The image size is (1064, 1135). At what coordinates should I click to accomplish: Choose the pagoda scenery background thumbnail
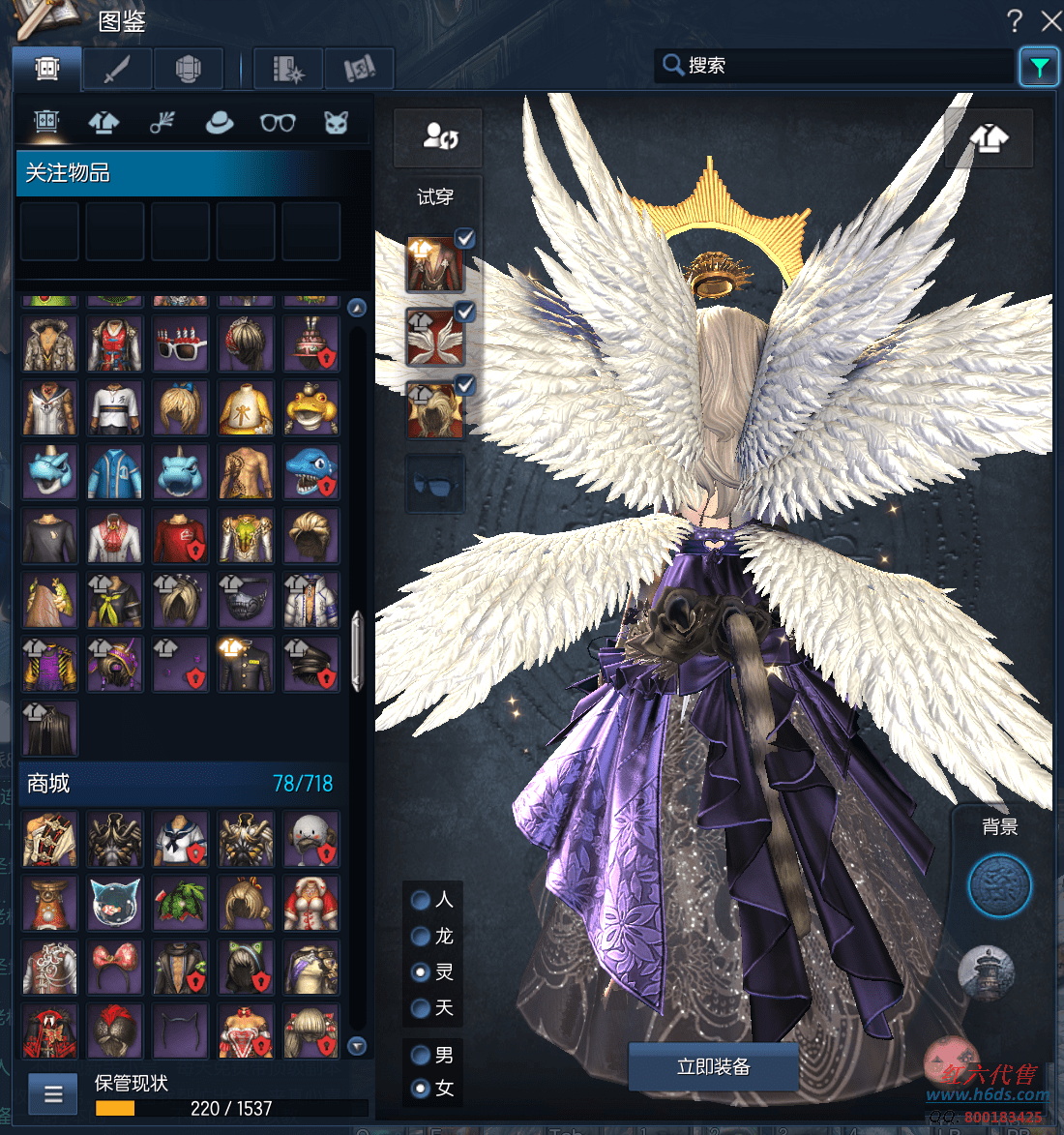point(986,971)
